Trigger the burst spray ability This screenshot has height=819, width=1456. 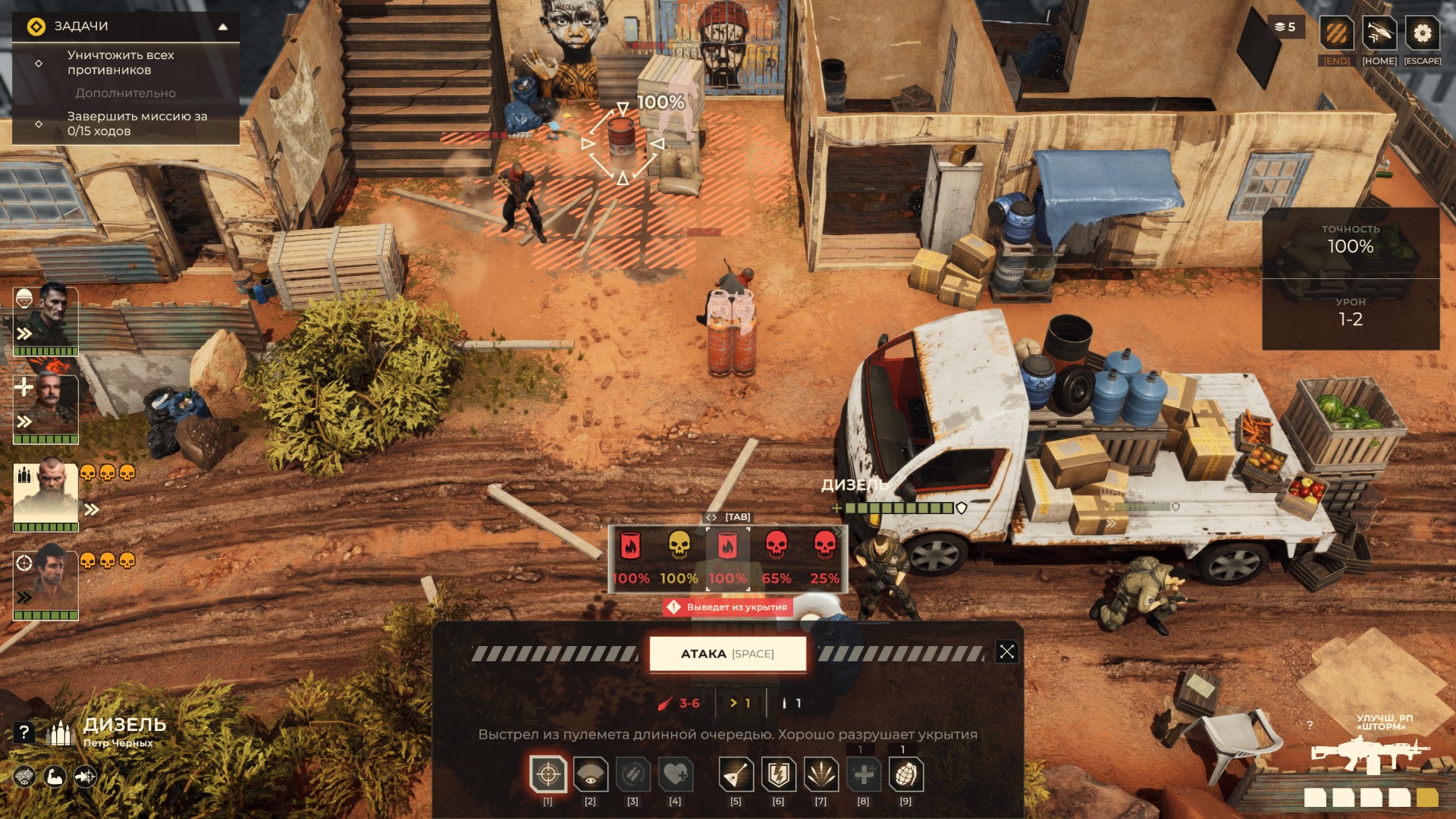pos(821,775)
